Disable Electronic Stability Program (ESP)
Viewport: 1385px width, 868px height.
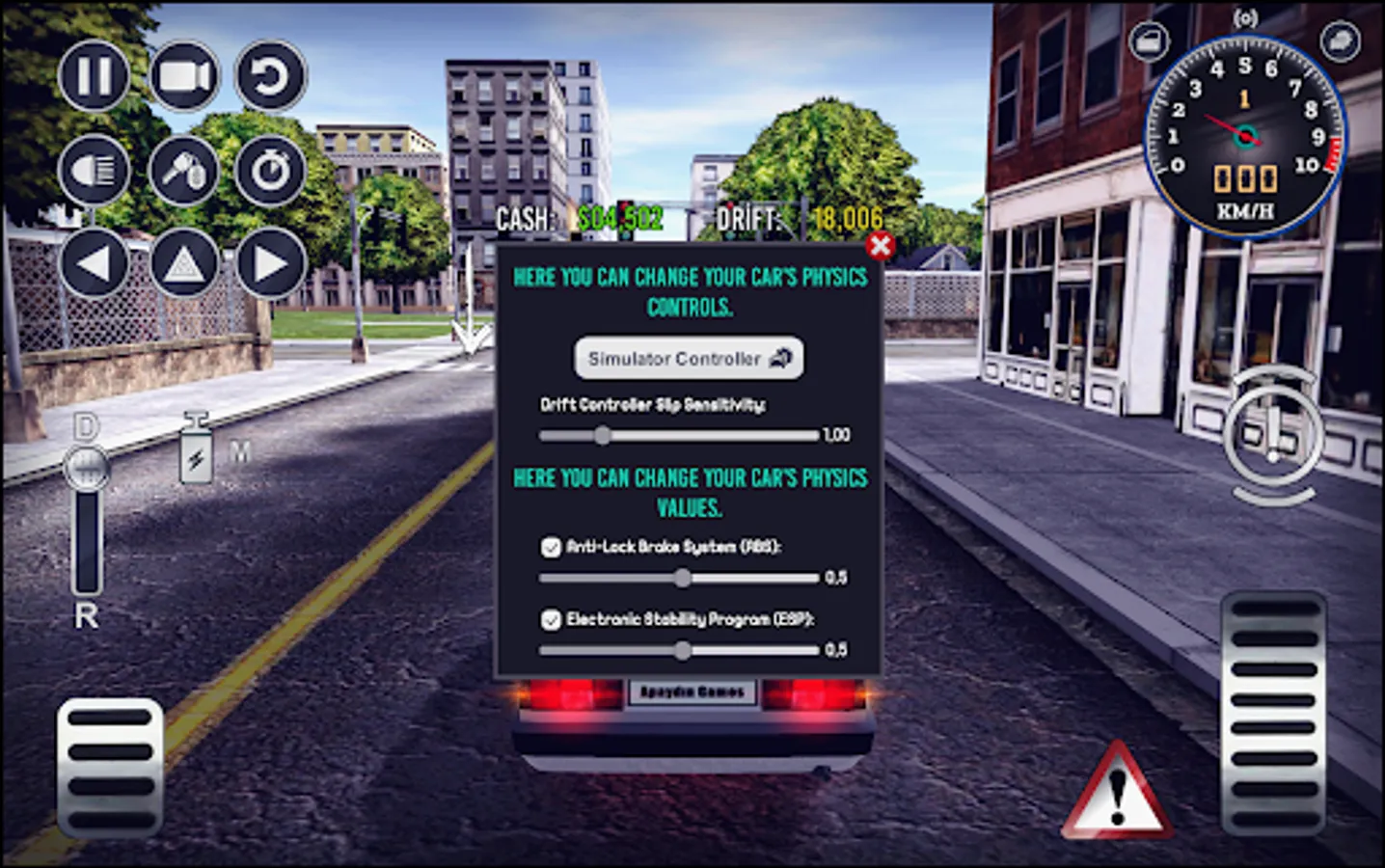tap(553, 617)
